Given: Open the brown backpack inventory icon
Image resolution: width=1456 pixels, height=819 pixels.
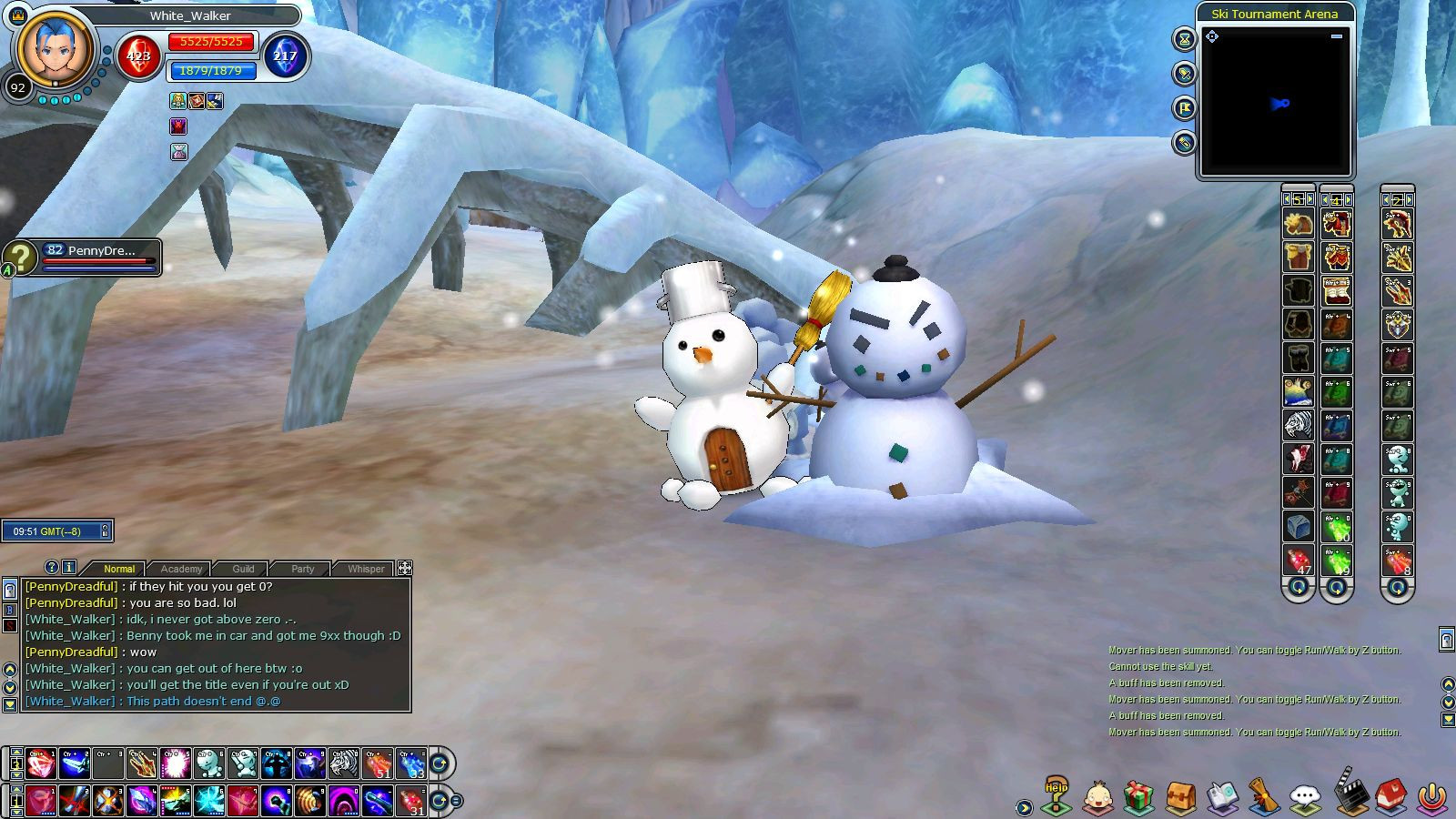Looking at the screenshot, I should 1180,797.
